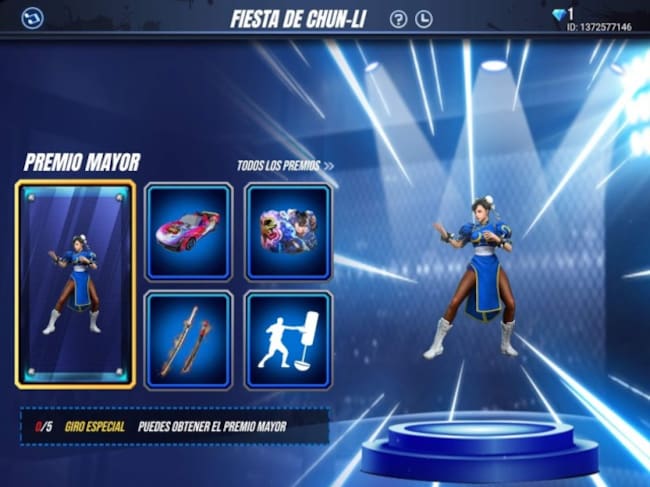Choose the character group banner prize

(x=288, y=232)
